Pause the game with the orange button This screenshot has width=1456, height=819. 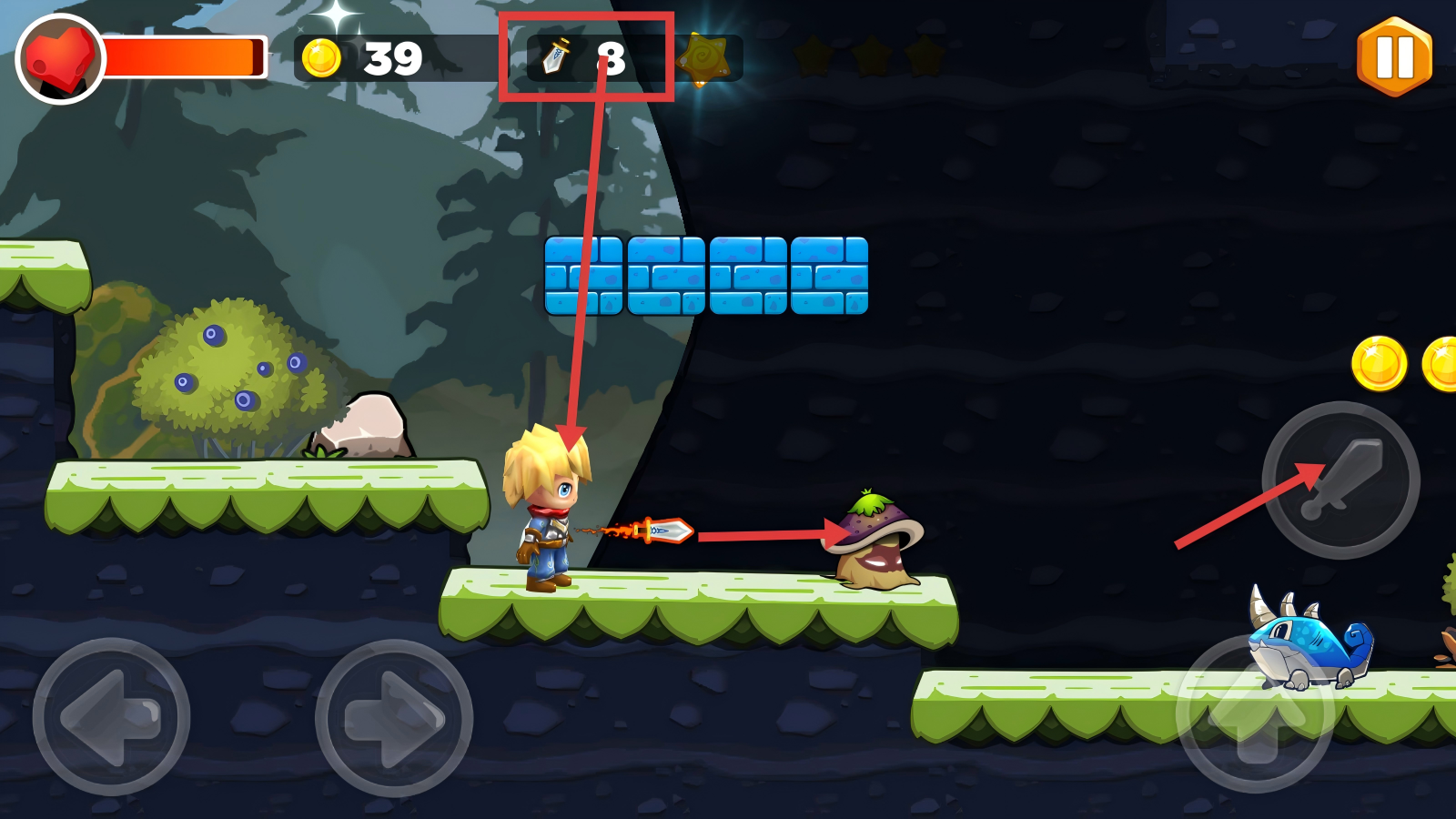1394,56
